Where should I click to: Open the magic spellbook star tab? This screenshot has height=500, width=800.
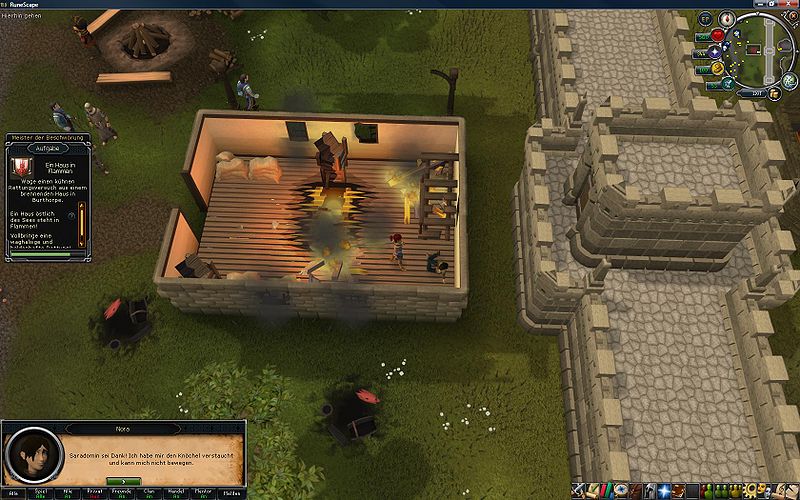click(665, 491)
